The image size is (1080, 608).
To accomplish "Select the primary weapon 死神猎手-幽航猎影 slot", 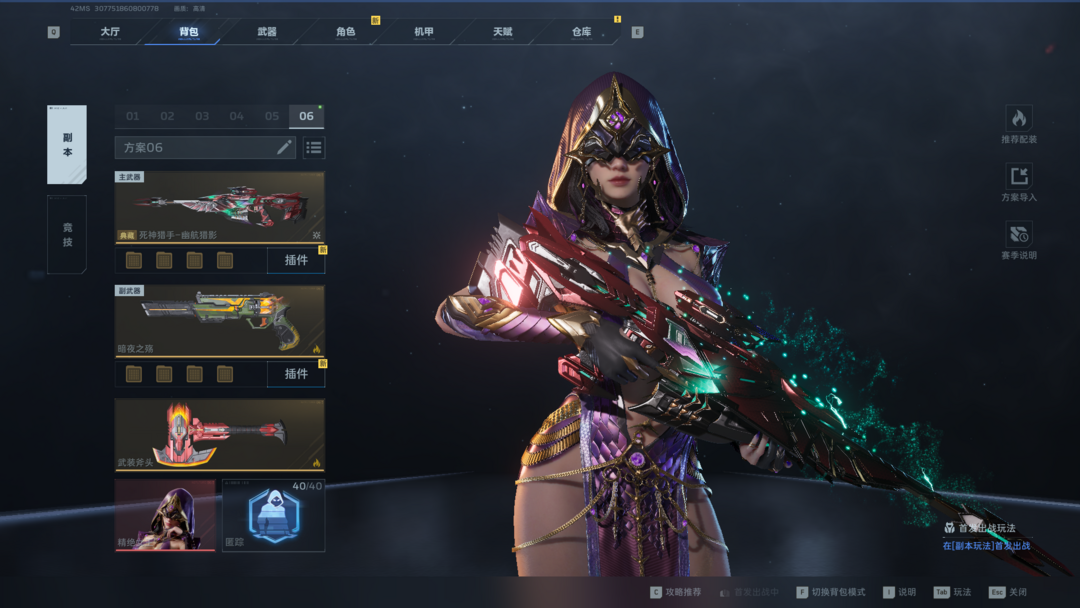I will point(219,207).
